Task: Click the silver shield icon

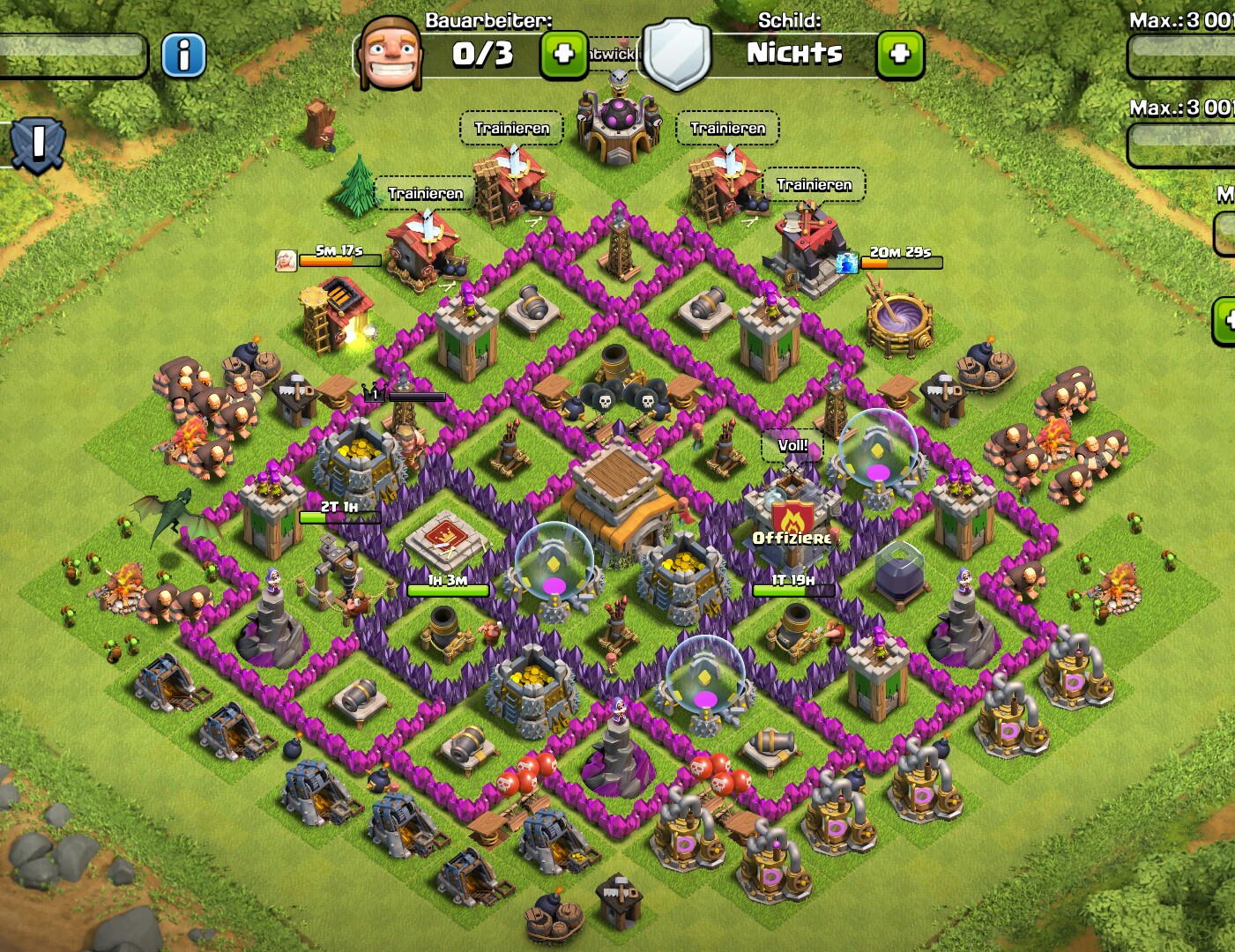Action: (x=676, y=54)
